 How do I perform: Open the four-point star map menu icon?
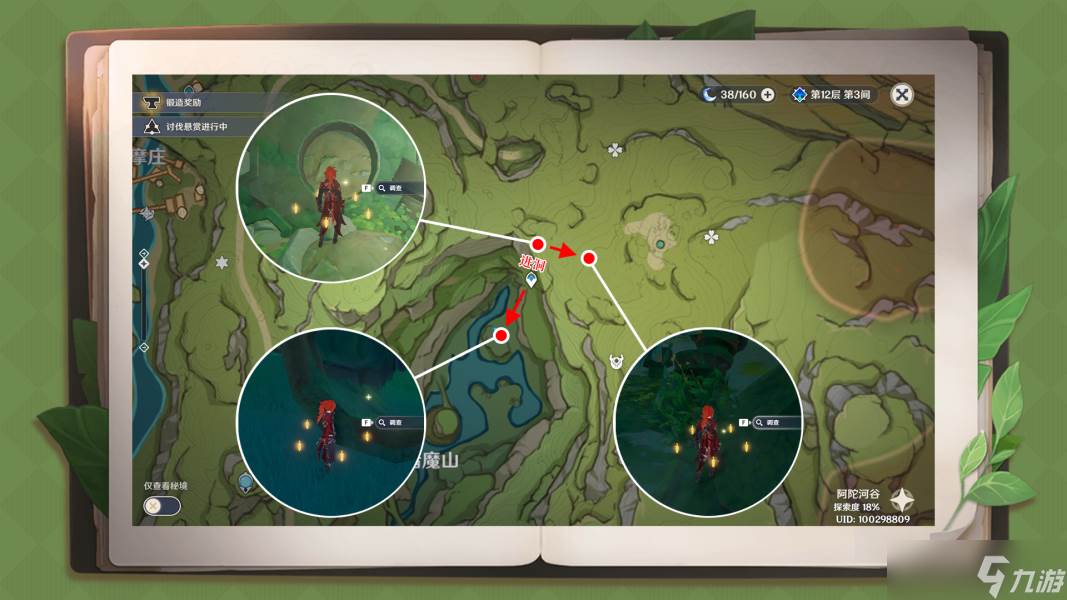(x=903, y=500)
